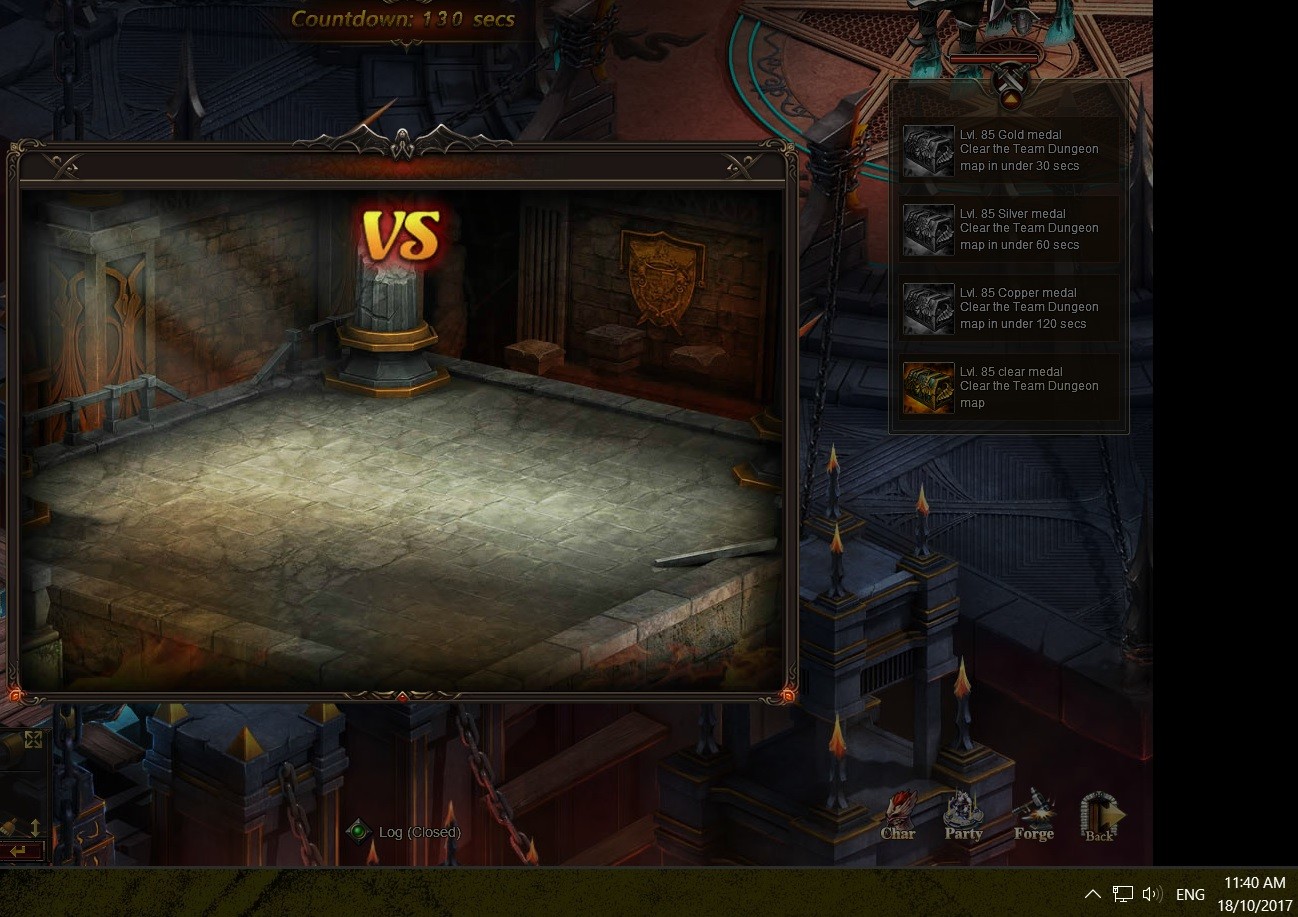Open the Party menu
The image size is (1298, 917).
(963, 816)
